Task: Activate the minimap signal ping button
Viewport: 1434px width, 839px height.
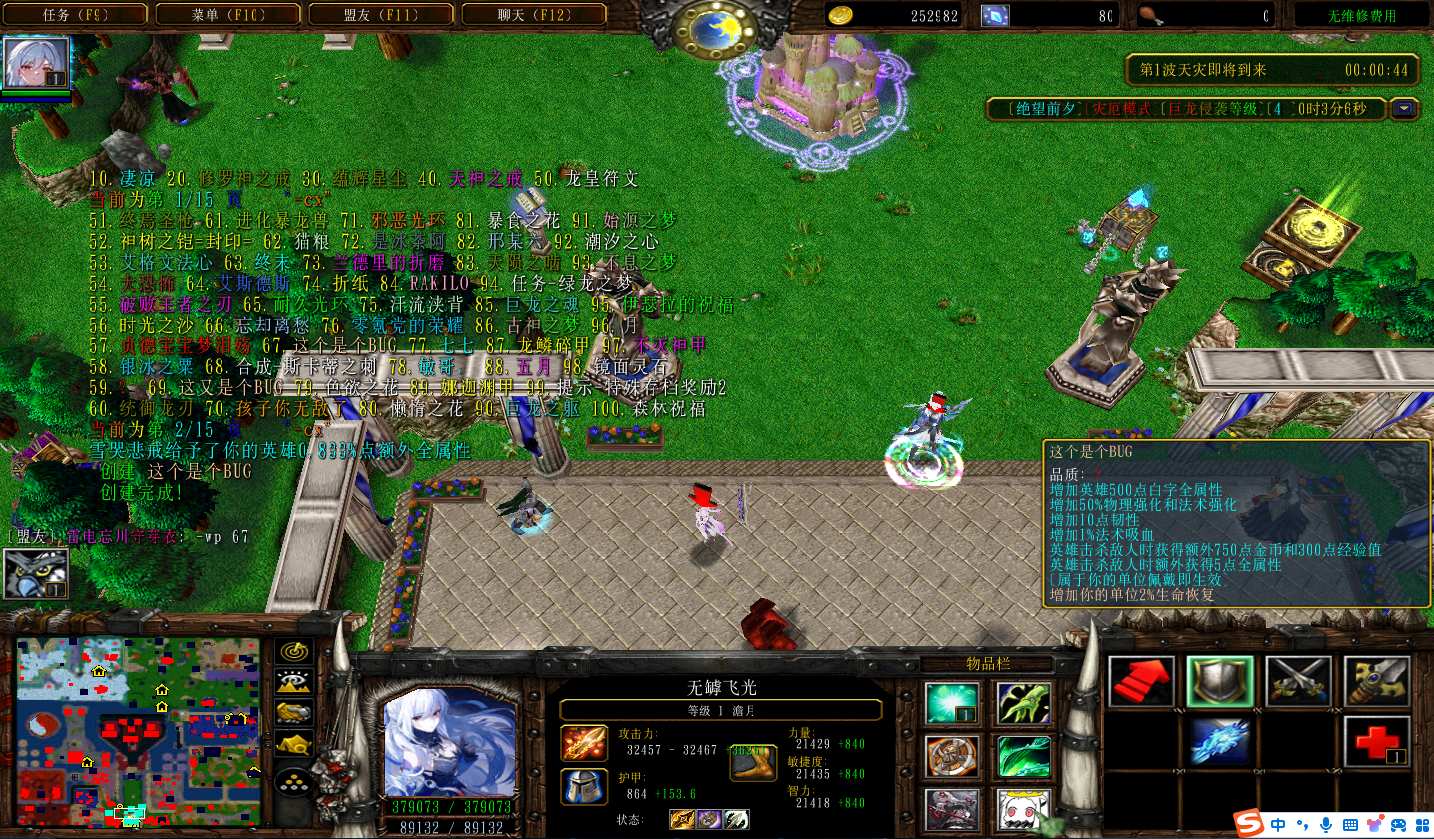Action: [295, 651]
